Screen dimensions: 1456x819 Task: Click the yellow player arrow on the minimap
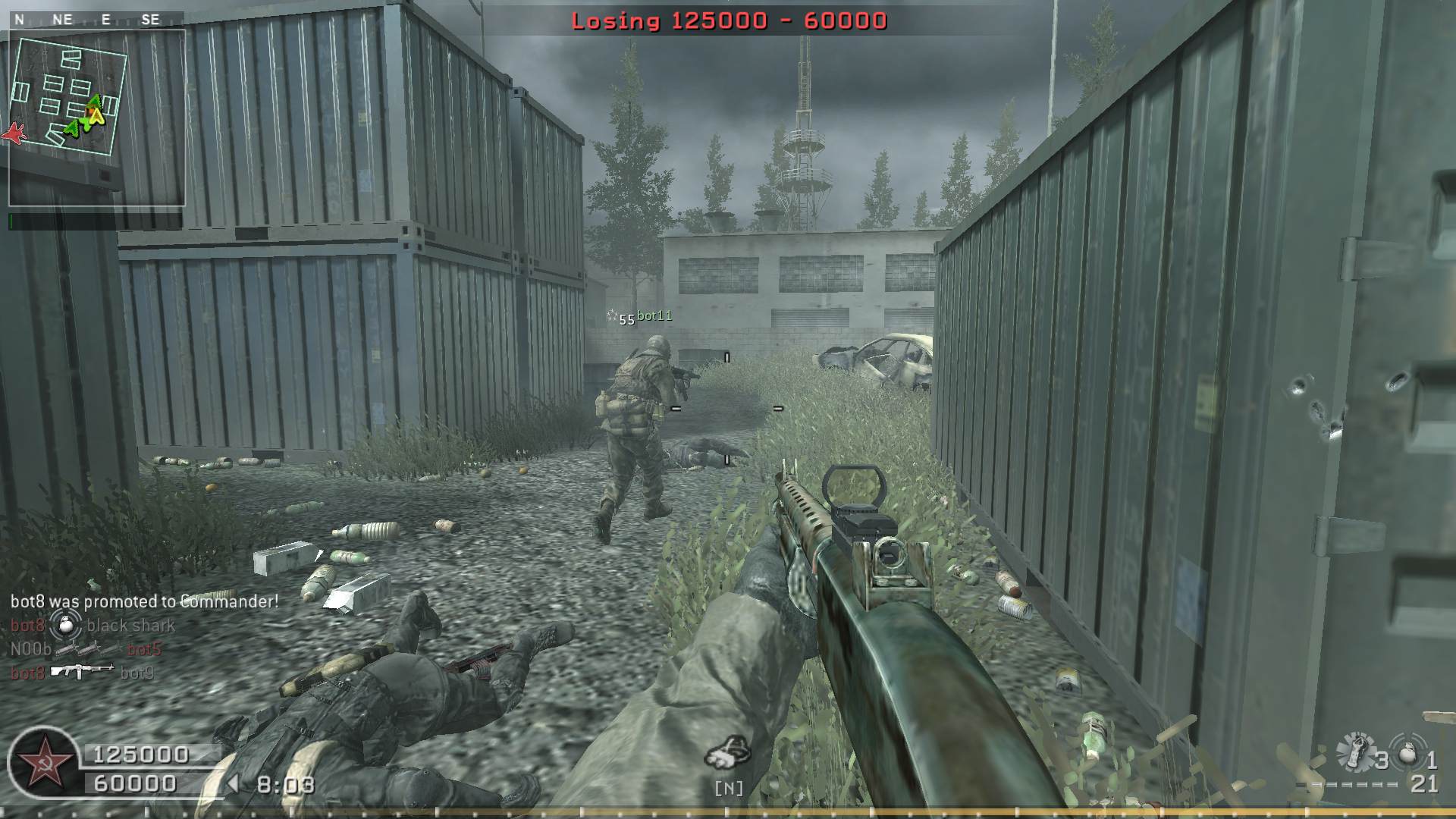pyautogui.click(x=96, y=116)
